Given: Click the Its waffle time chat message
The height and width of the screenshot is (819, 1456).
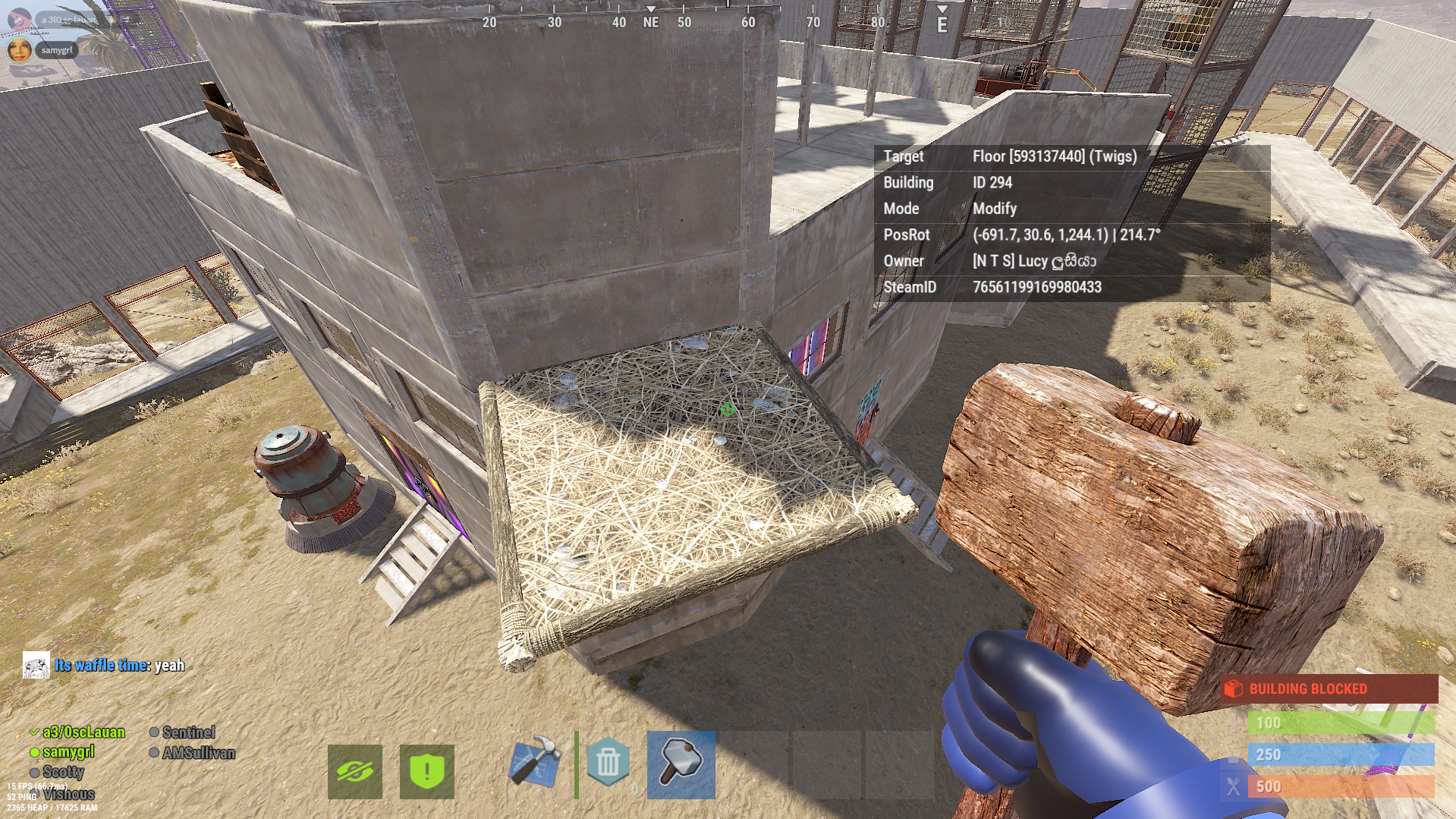Looking at the screenshot, I should 119,666.
